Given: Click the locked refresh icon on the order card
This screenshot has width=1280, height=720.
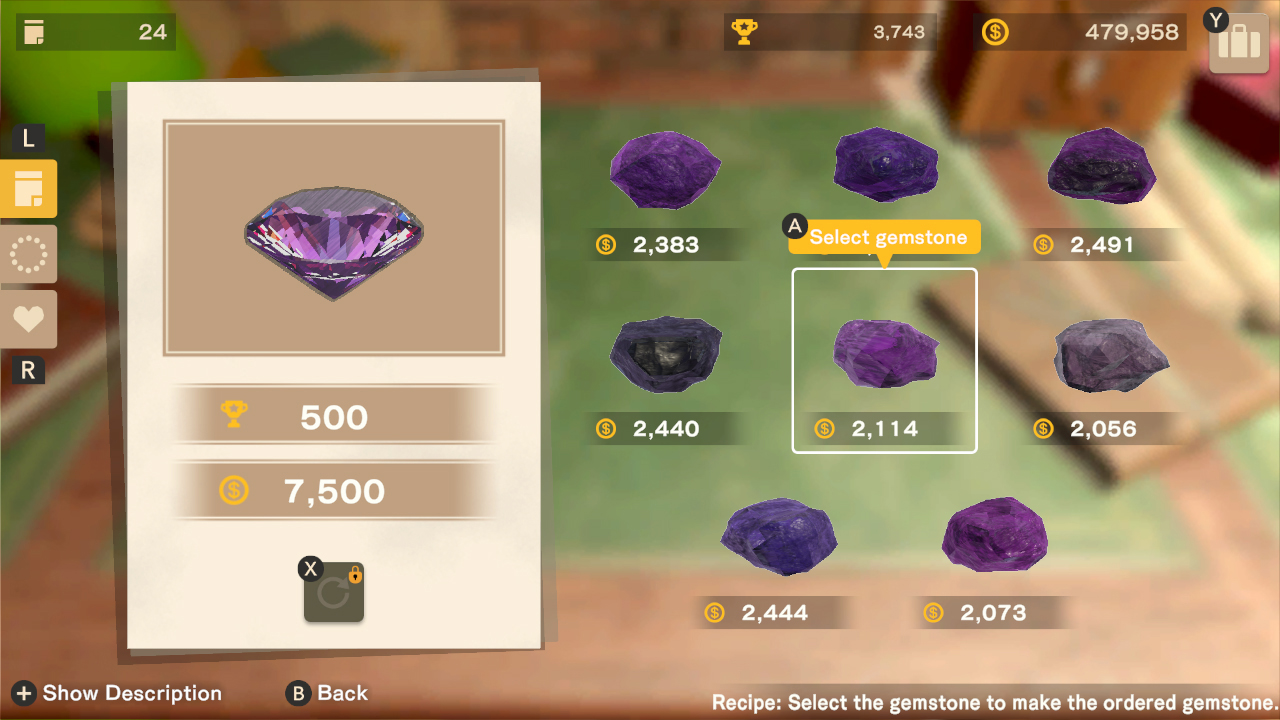Looking at the screenshot, I should tap(334, 592).
